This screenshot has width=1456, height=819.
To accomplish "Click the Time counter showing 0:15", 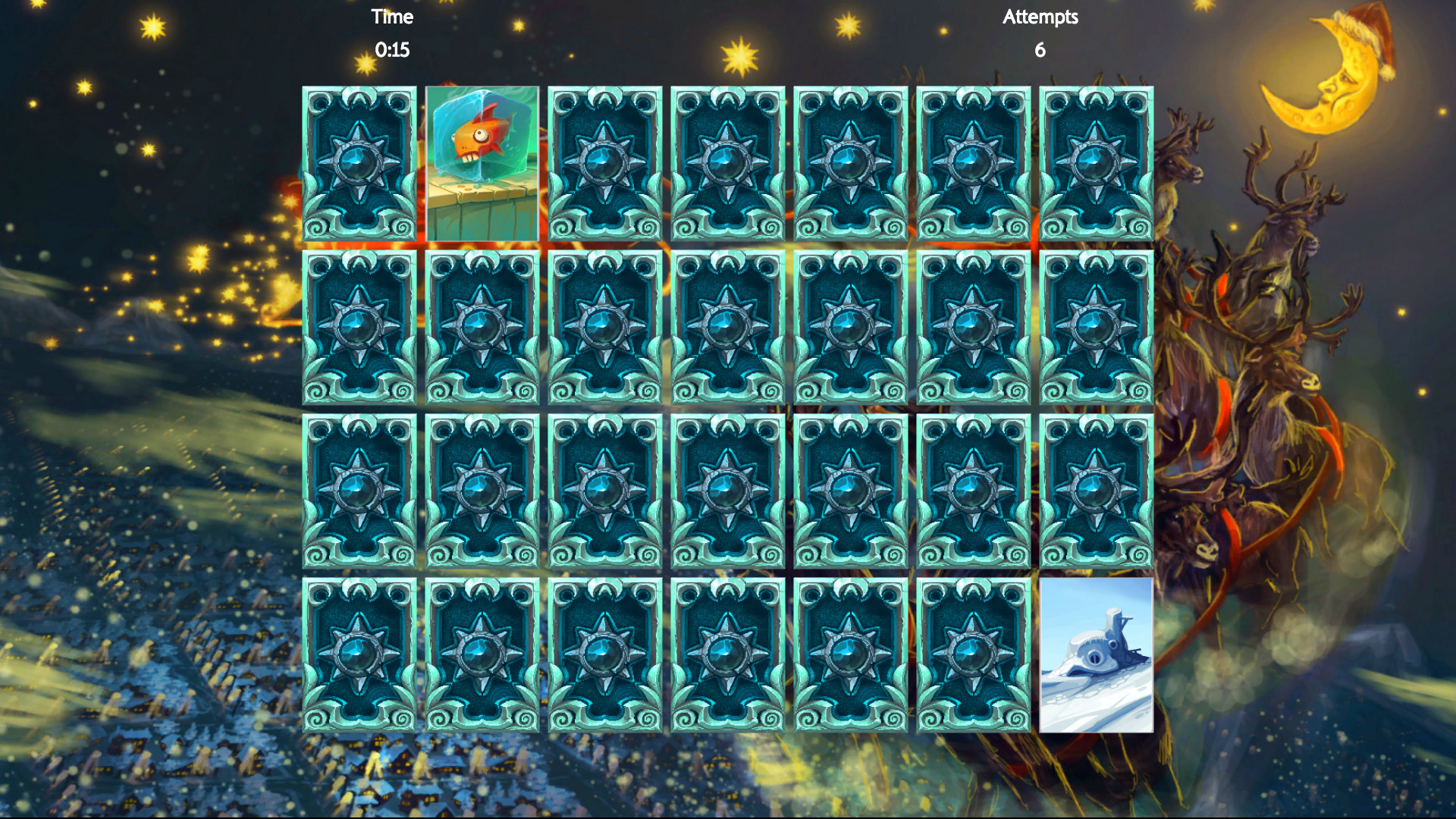I will click(392, 50).
